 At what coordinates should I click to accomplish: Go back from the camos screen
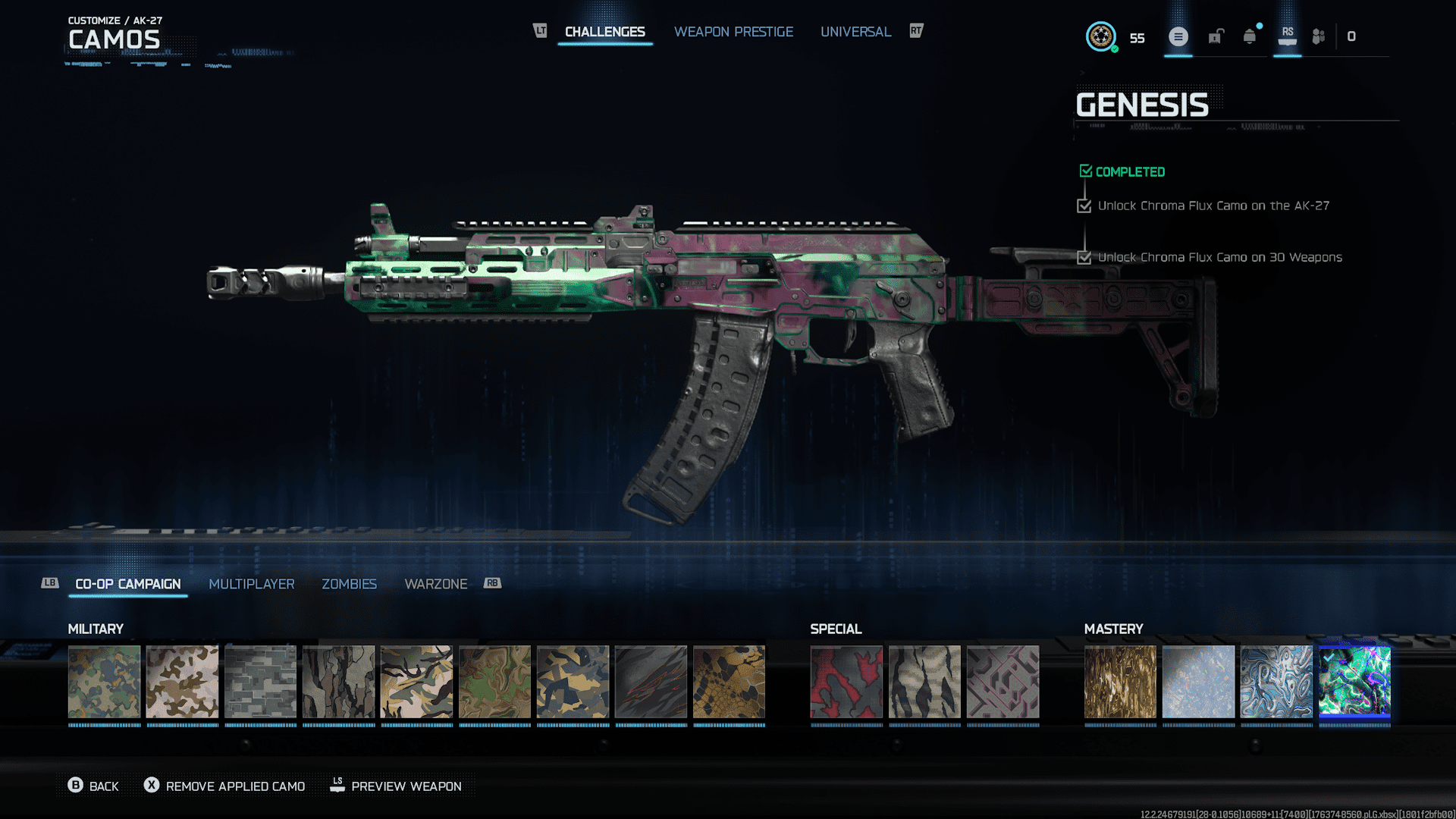coord(93,786)
